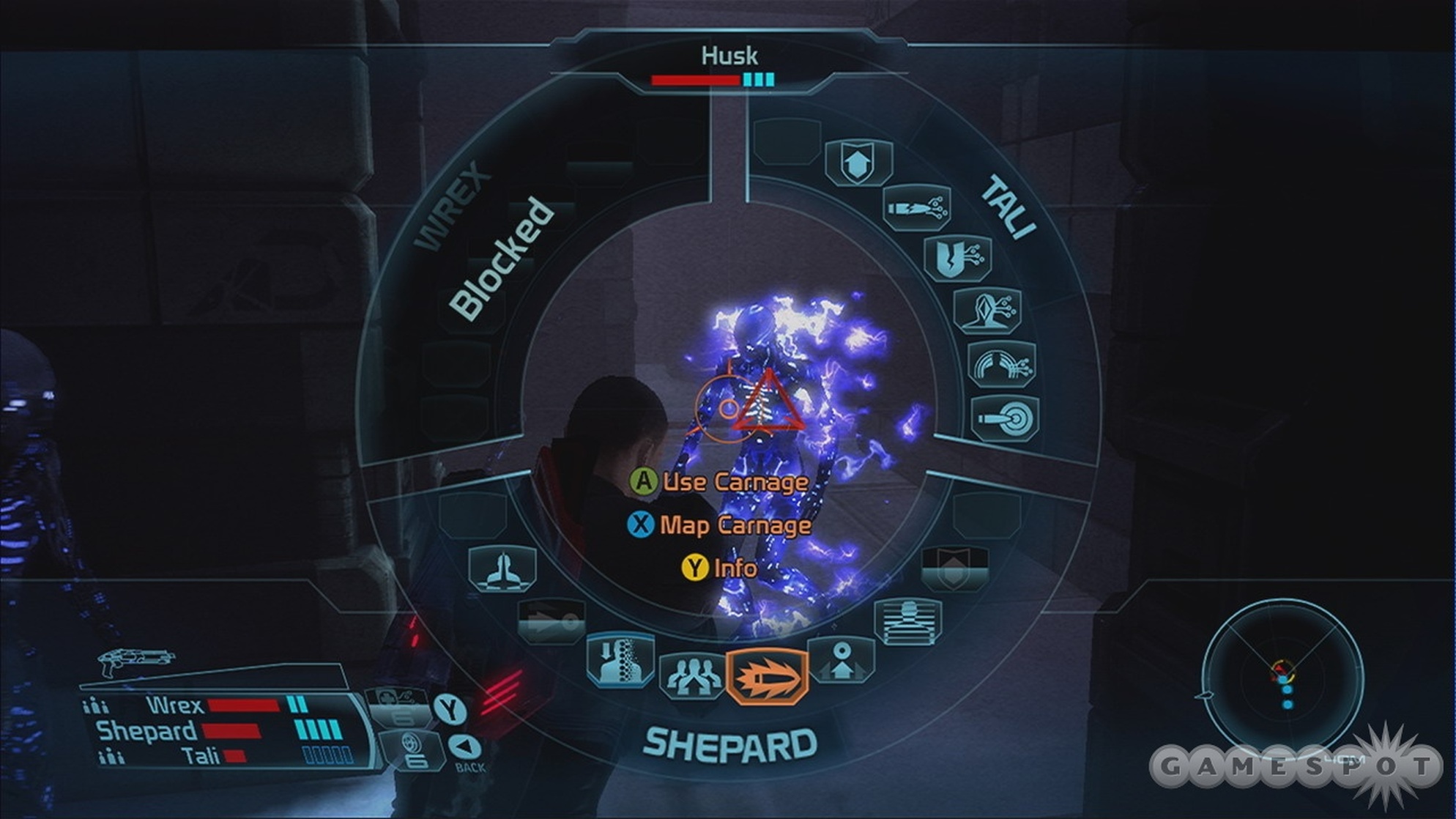
Task: Select Tali's curved arcs circuit power
Action: click(1002, 364)
